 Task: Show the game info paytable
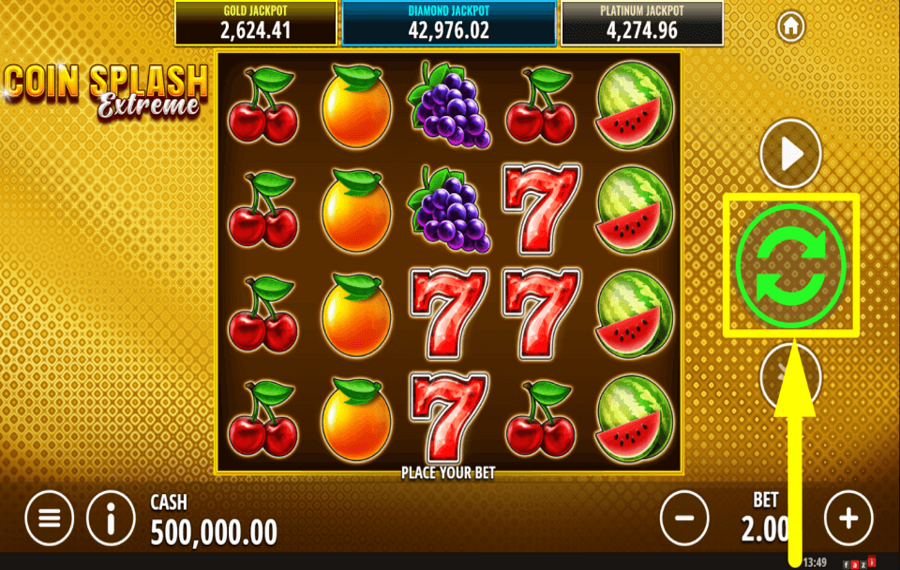point(111,518)
